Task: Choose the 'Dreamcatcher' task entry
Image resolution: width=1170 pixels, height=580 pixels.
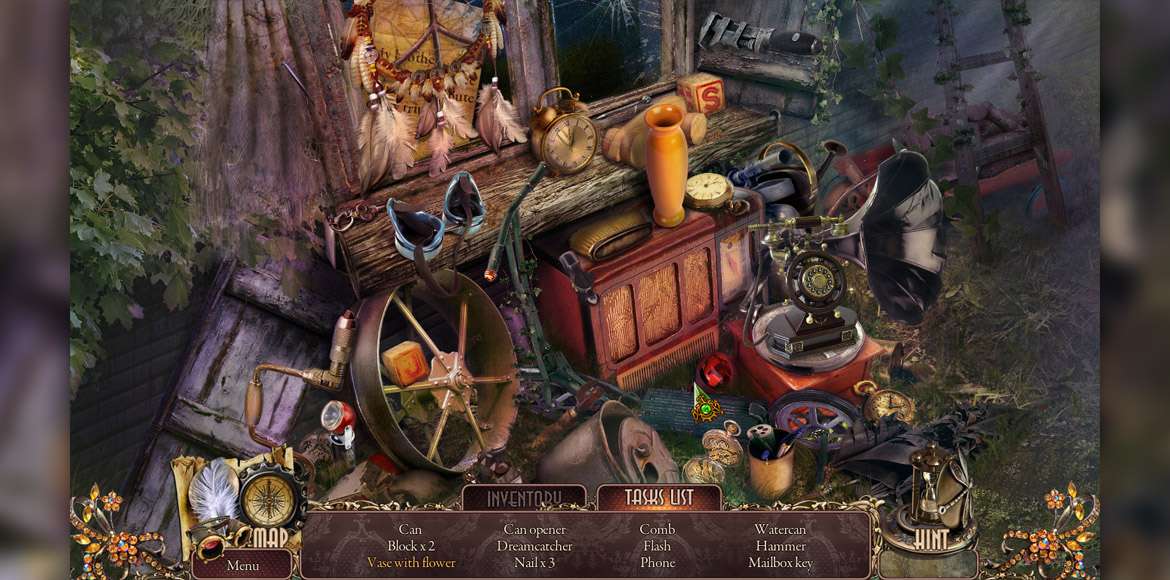Action: point(535,546)
